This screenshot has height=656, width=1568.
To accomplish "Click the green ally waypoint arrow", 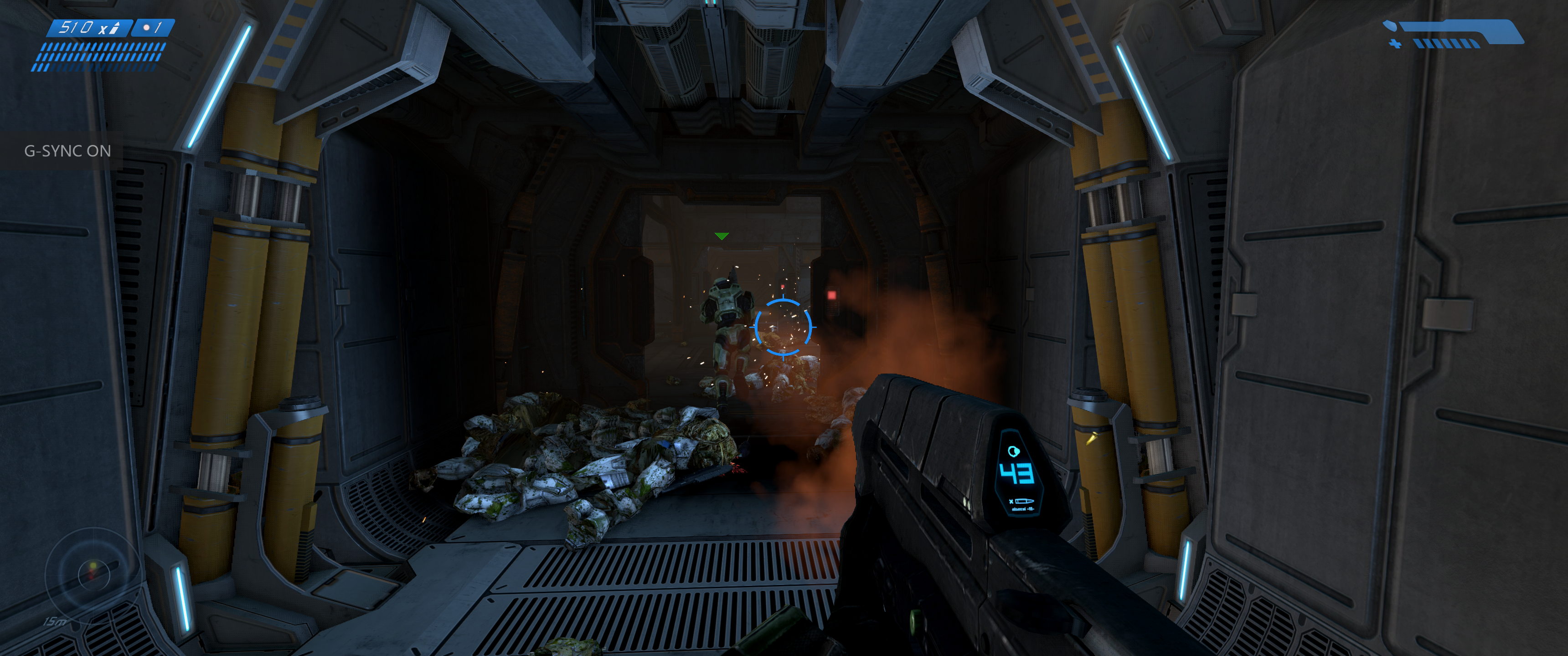I will tap(721, 236).
